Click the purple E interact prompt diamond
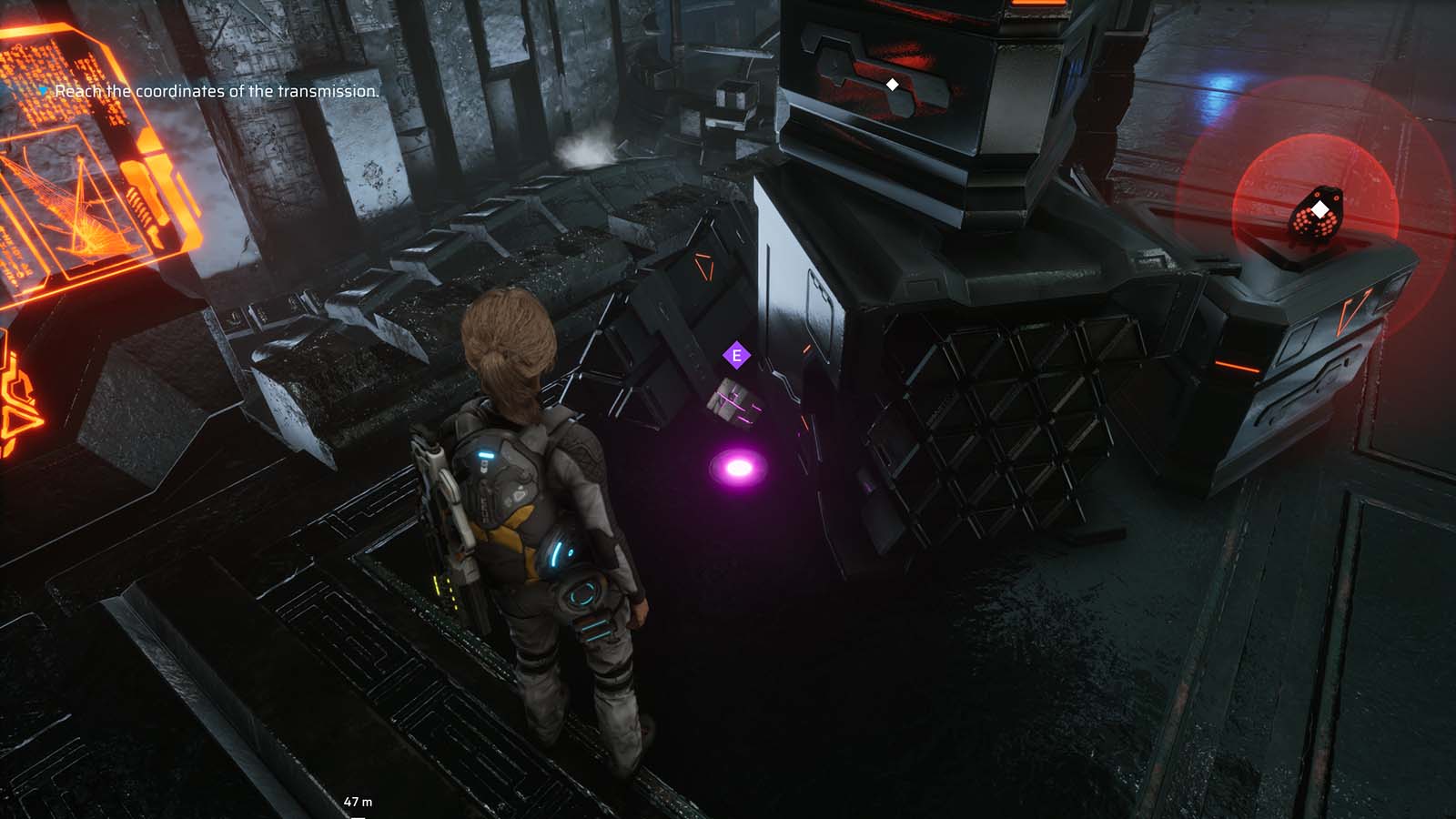 735,355
